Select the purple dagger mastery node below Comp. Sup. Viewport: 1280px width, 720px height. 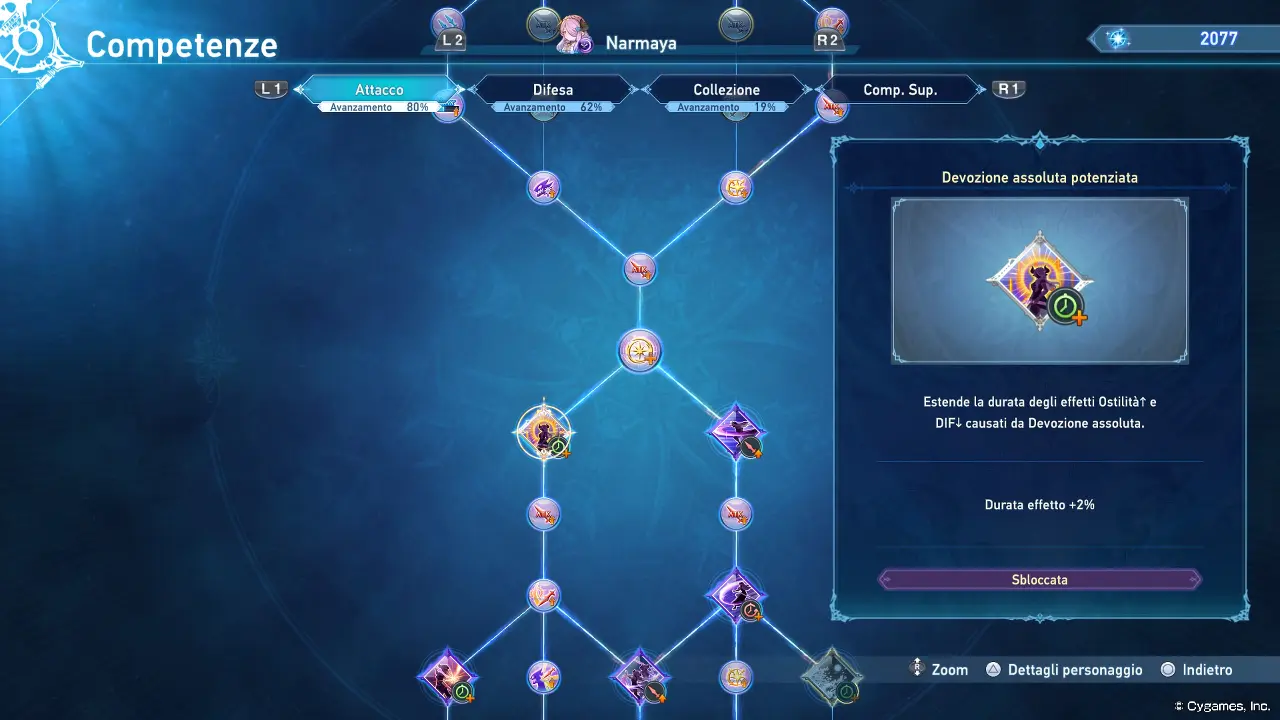[x=737, y=432]
